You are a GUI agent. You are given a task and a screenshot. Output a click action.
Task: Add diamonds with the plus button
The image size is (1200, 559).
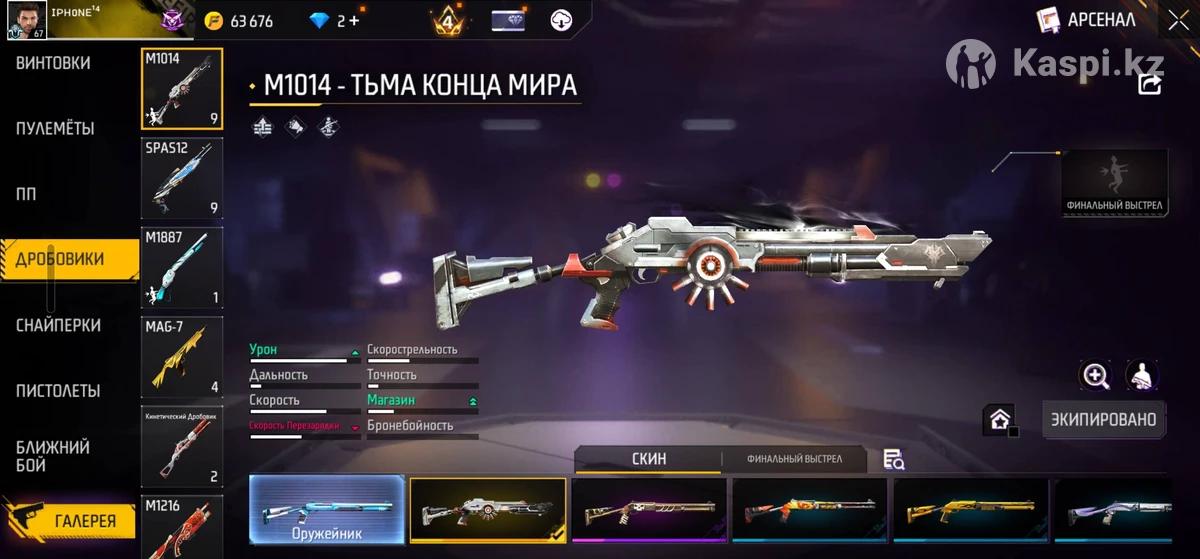[355, 21]
